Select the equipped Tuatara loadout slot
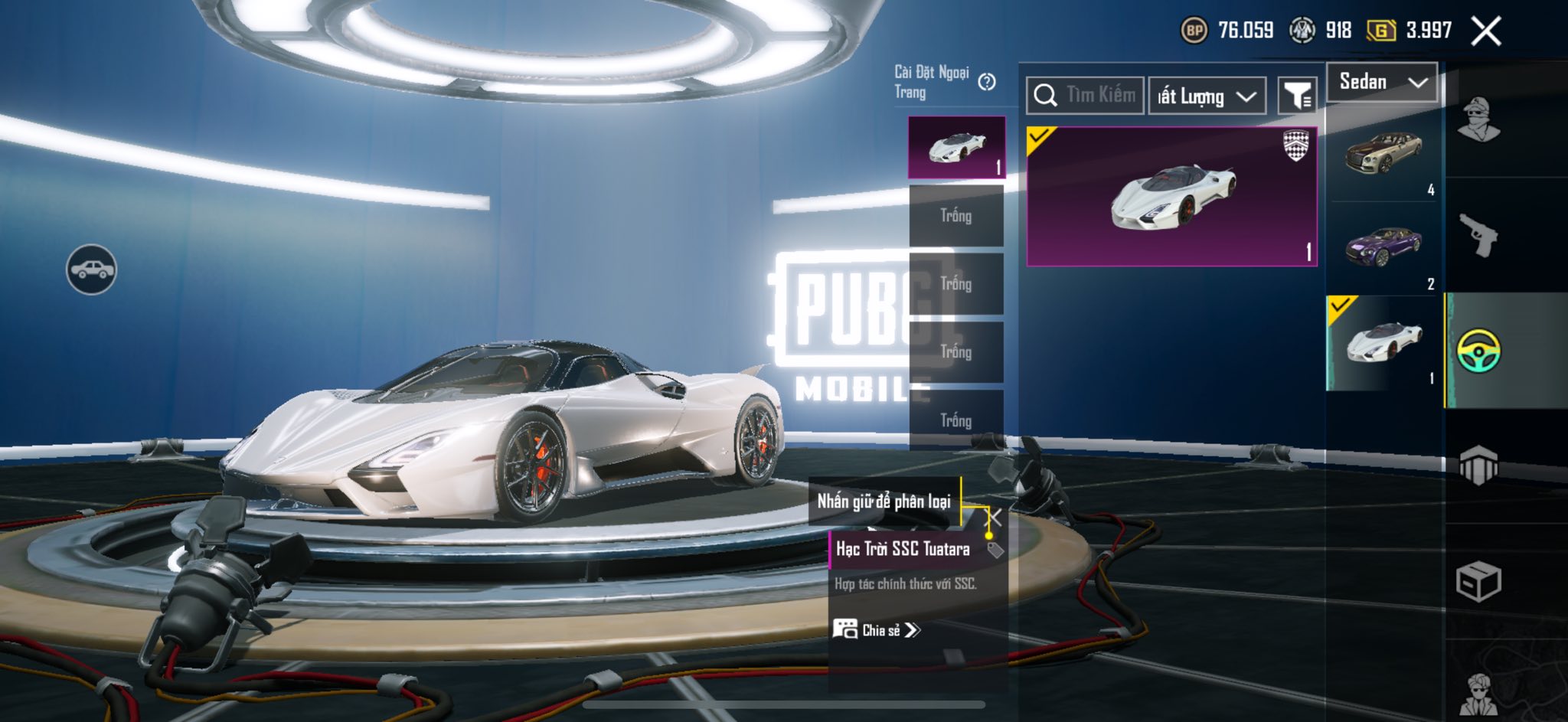Screen dimensions: 1568x722 coord(956,147)
